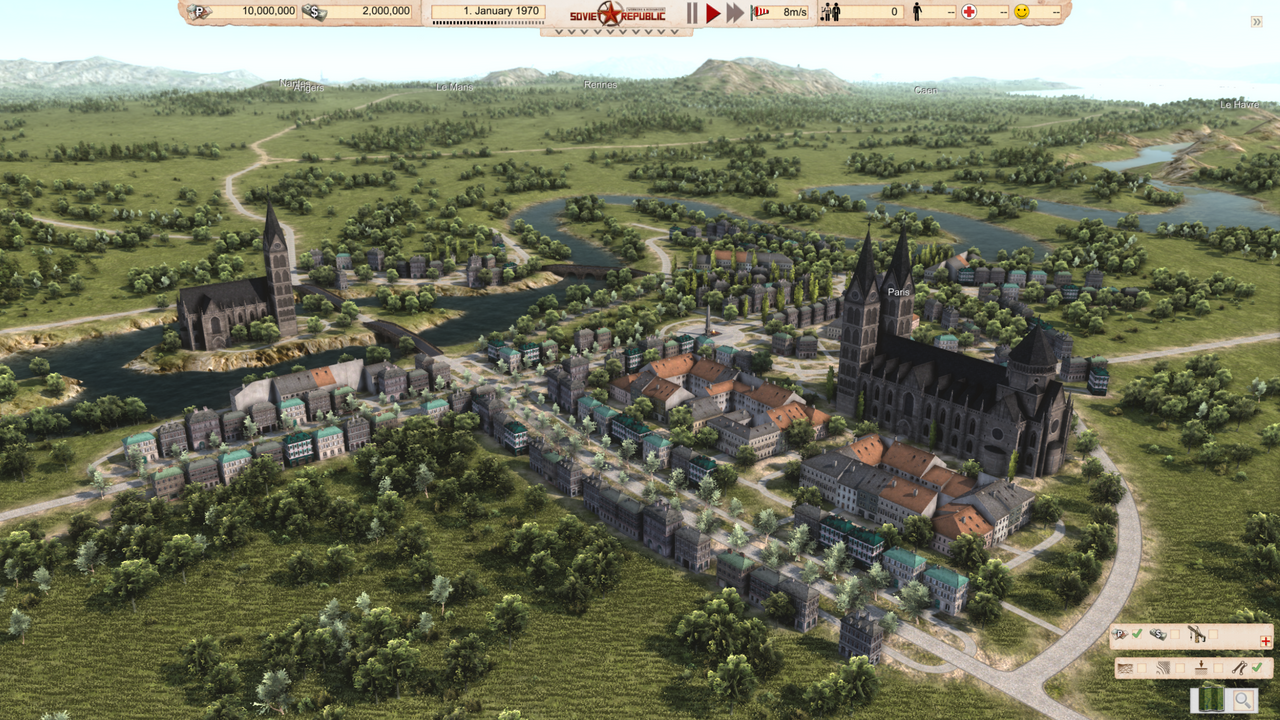The height and width of the screenshot is (720, 1280).
Task: Disable the vehicle tools overlay checkbox
Action: tap(1213, 633)
